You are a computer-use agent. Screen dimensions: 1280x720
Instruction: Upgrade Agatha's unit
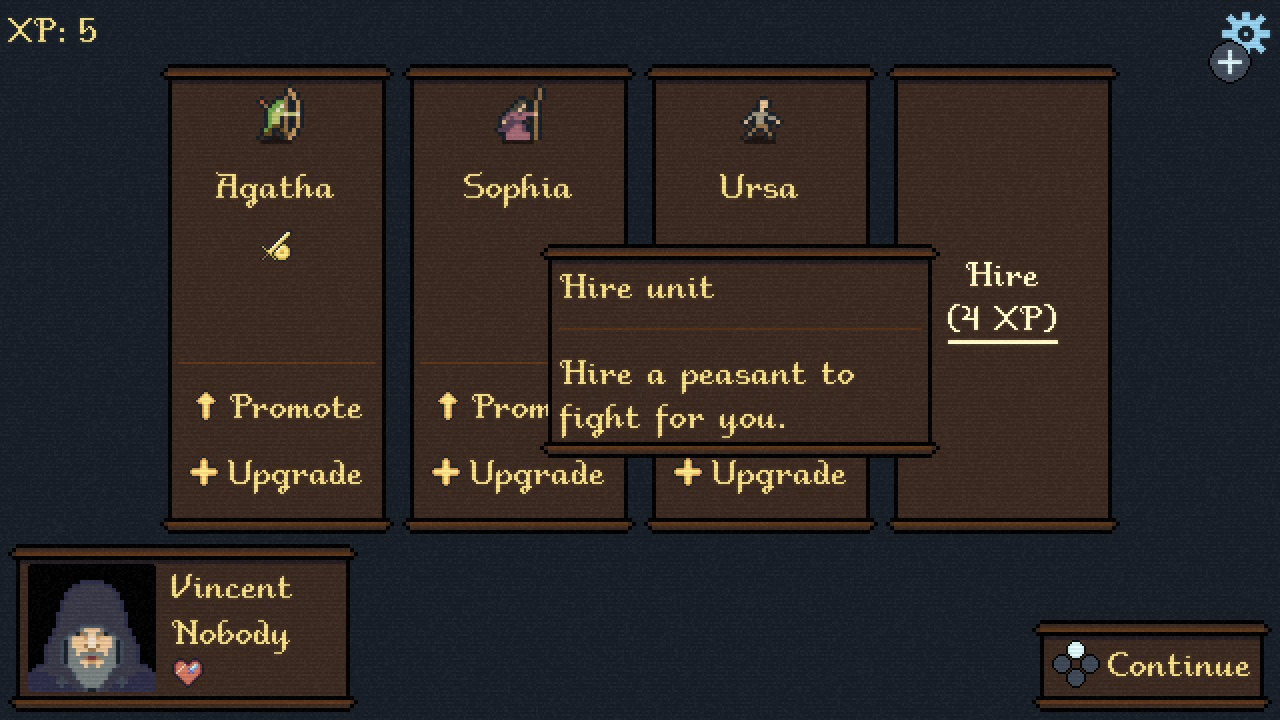click(x=277, y=473)
